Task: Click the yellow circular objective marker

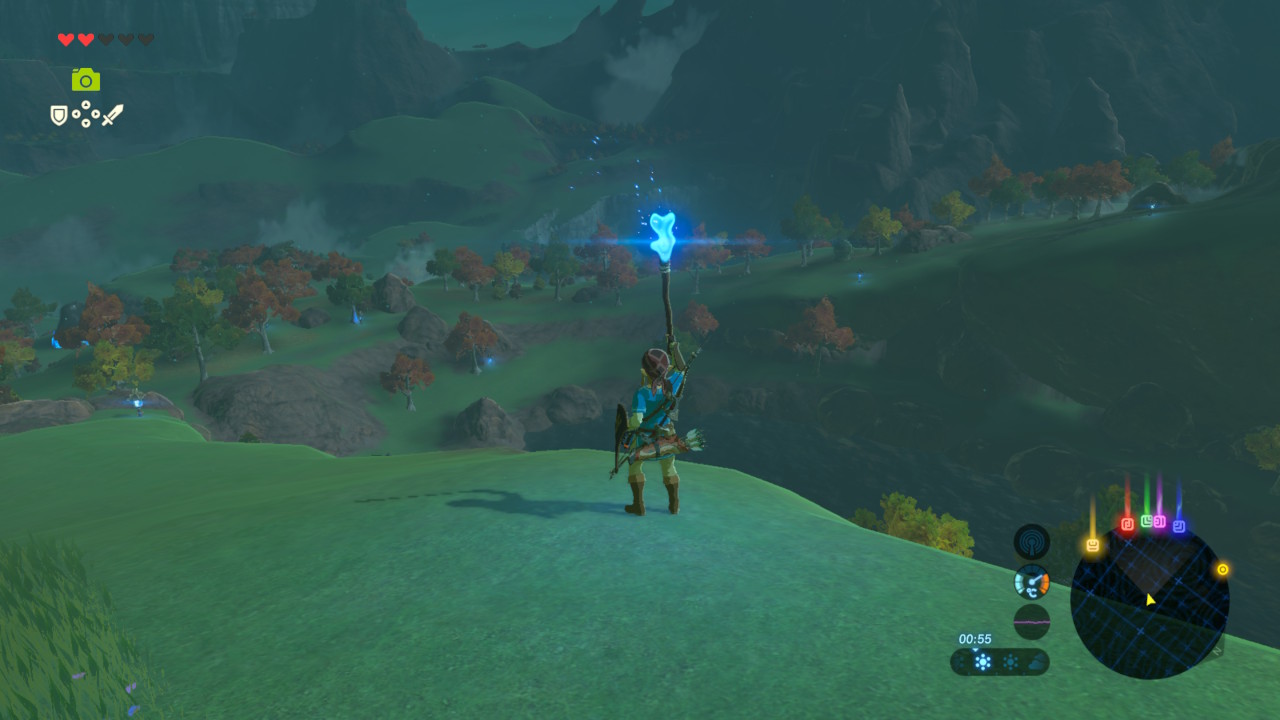Action: (x=1222, y=570)
